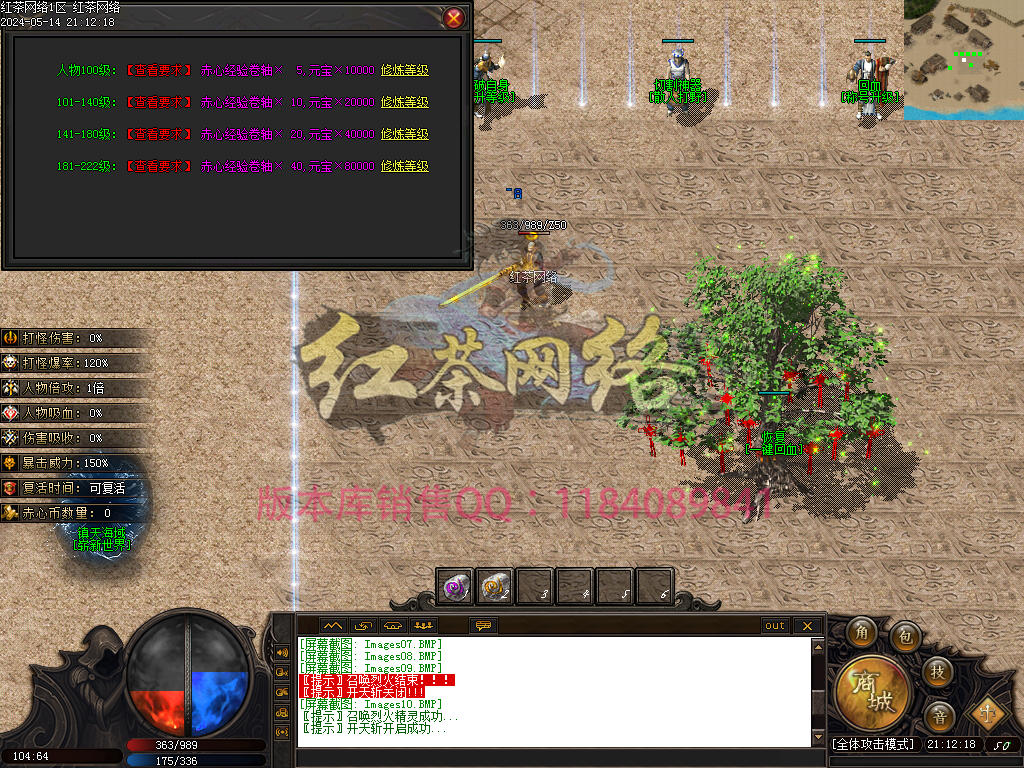1024x768 pixels.
Task: Click 修炼等级 for the 101-140级 tier
Action: pos(404,102)
